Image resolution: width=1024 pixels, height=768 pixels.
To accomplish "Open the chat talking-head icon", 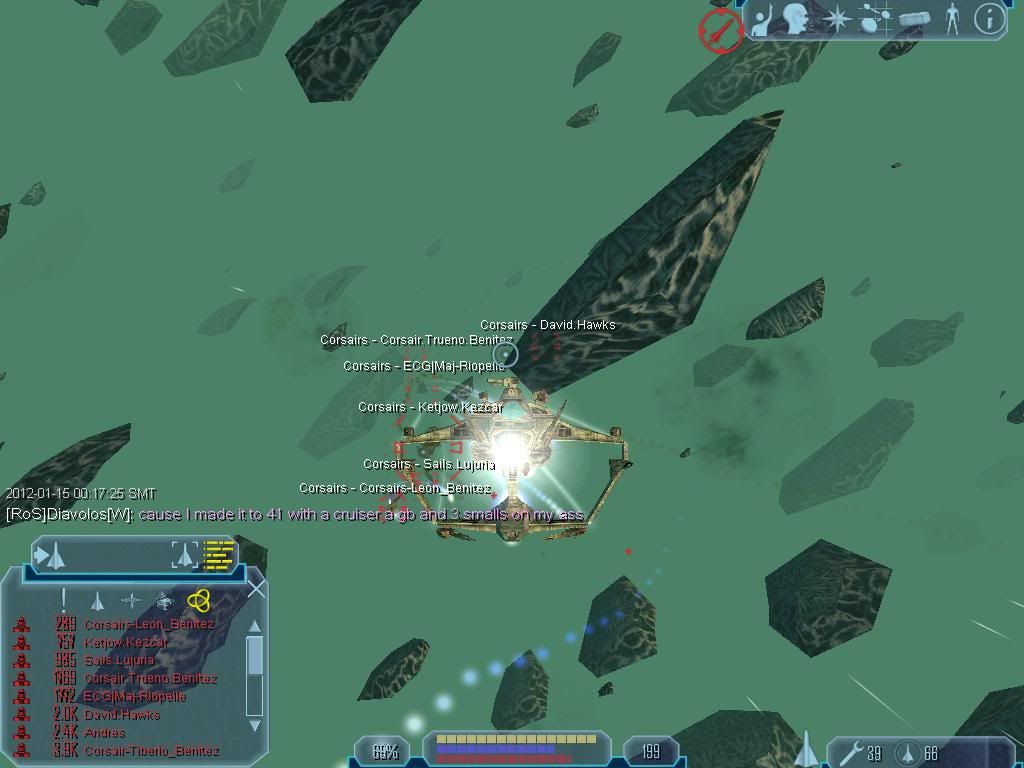I will (x=797, y=19).
